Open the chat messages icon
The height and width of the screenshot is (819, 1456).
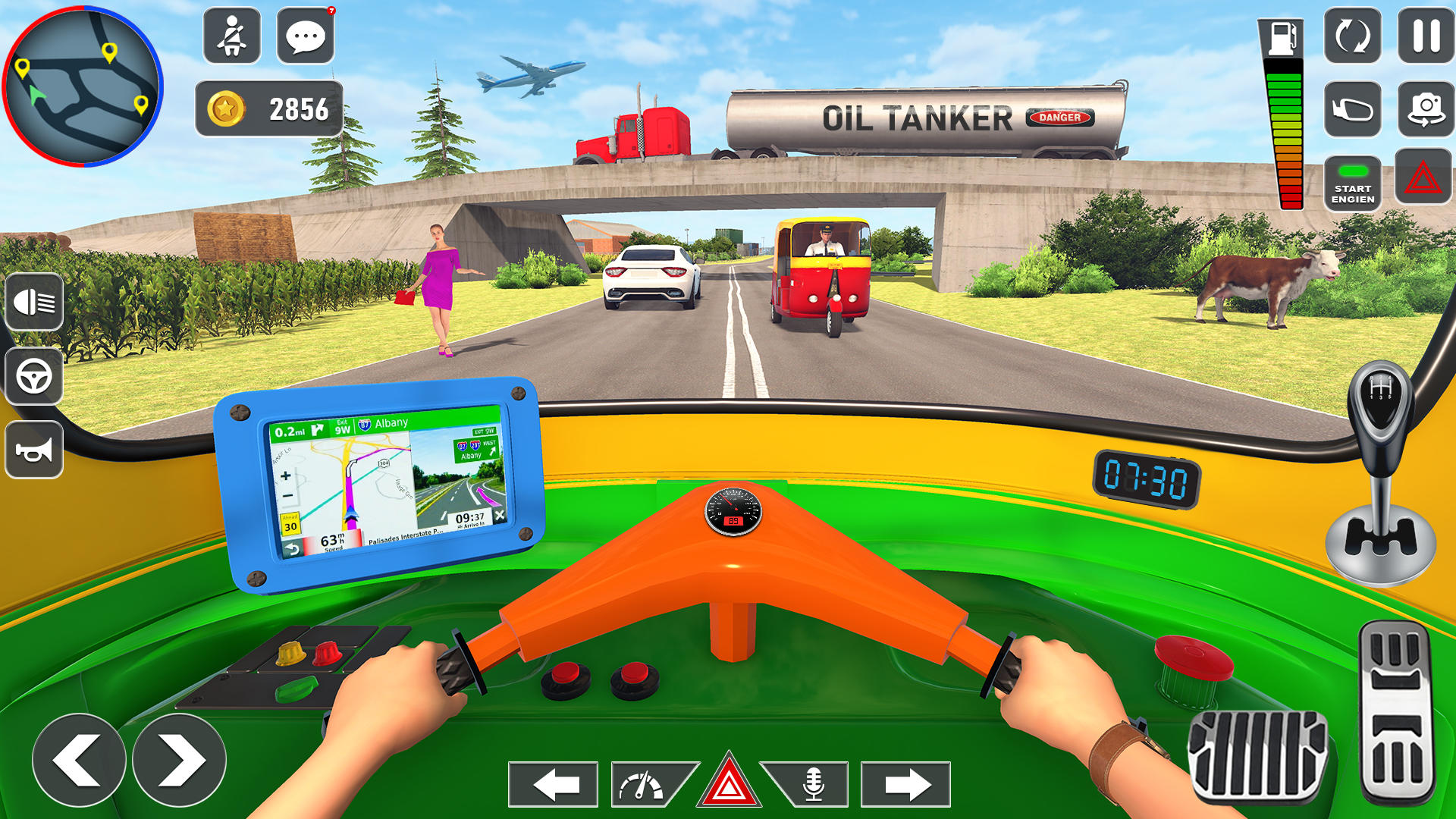[305, 36]
